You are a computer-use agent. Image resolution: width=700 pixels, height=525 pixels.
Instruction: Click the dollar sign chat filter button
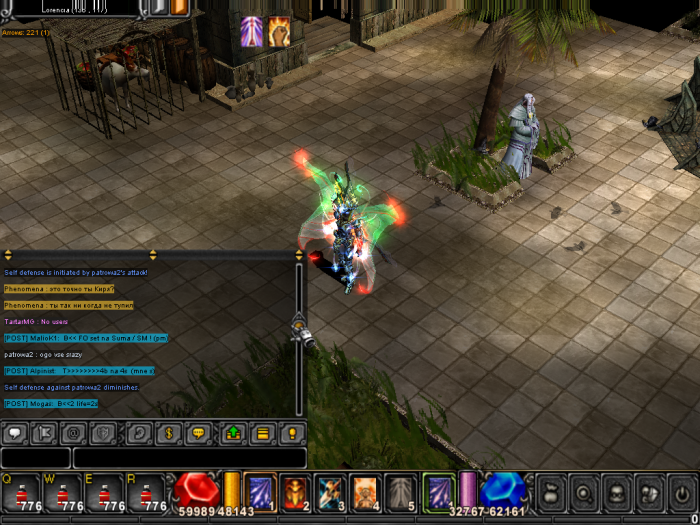pos(169,434)
